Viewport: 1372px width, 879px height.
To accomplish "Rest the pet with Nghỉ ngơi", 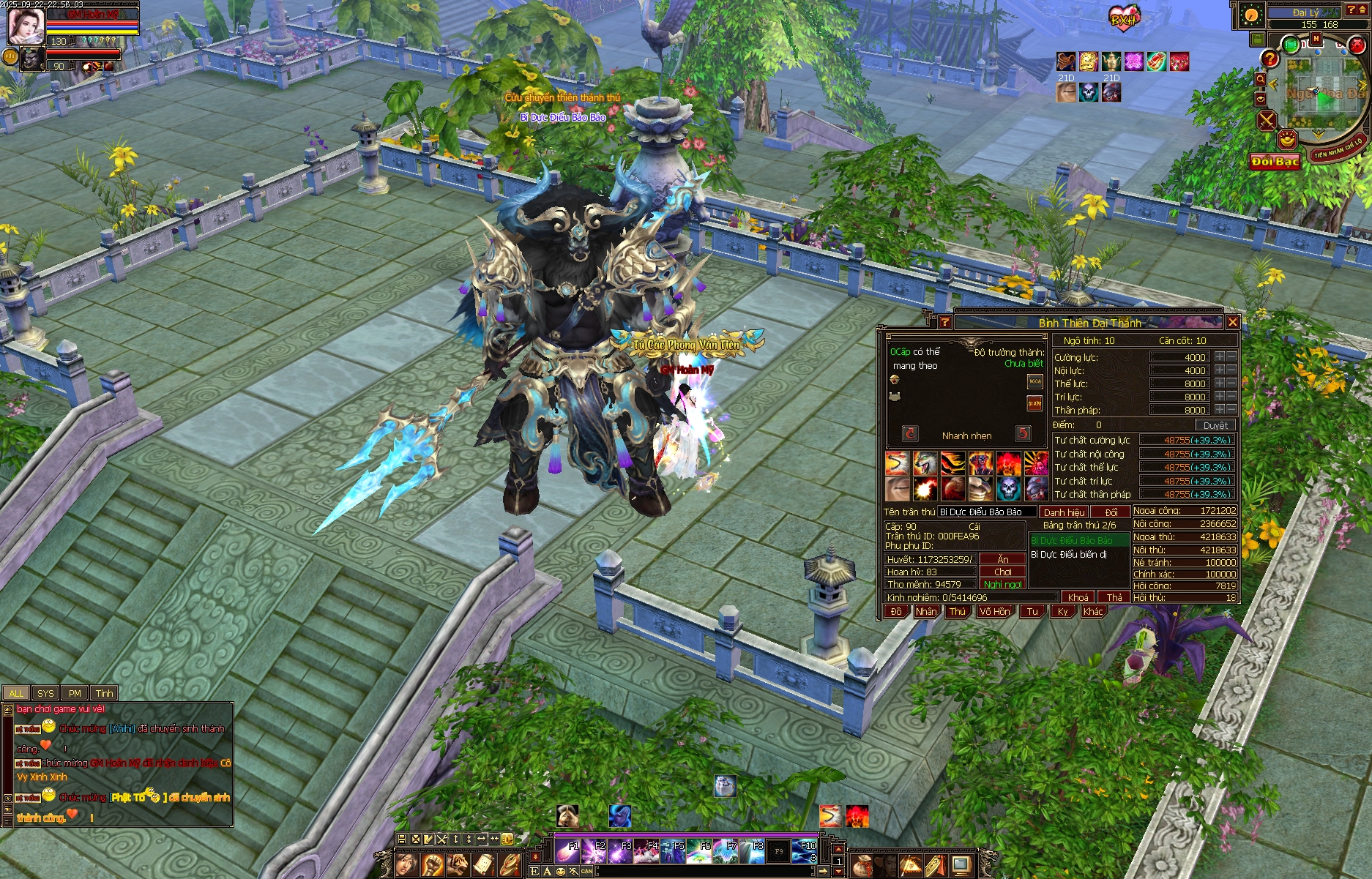I will tap(1002, 584).
